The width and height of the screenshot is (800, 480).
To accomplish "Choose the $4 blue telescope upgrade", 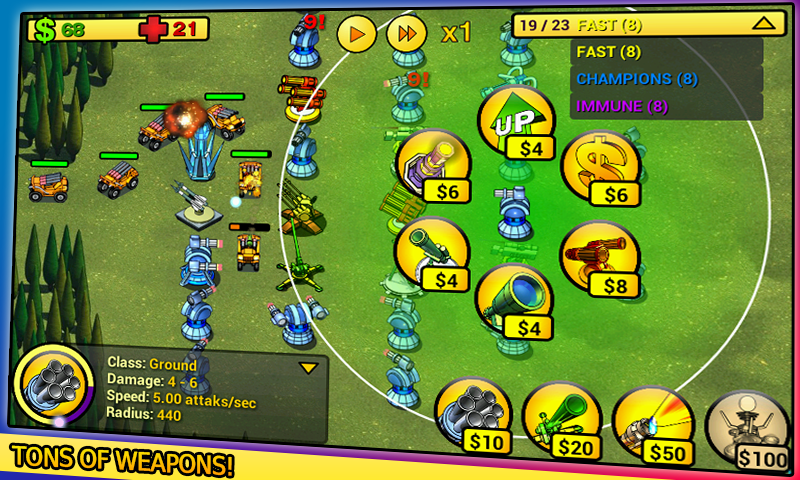I will (513, 301).
